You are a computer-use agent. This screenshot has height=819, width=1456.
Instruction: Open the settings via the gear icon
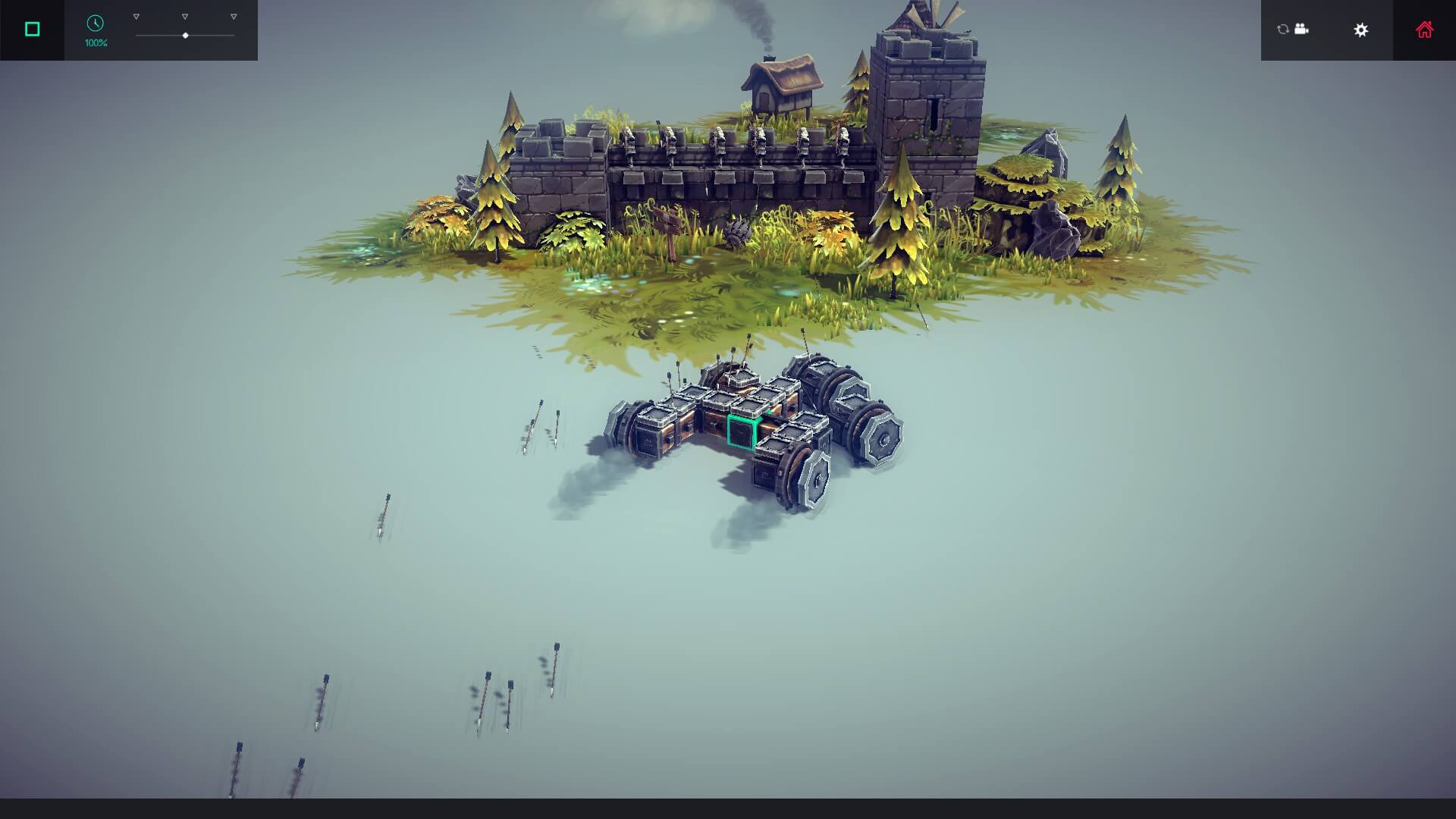(x=1361, y=30)
